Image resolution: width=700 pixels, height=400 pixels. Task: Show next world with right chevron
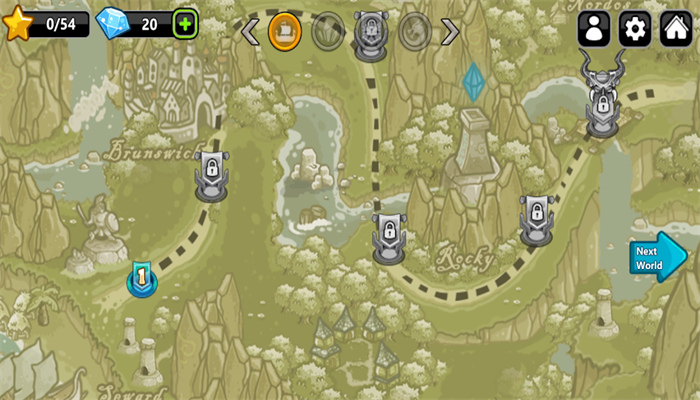(451, 32)
